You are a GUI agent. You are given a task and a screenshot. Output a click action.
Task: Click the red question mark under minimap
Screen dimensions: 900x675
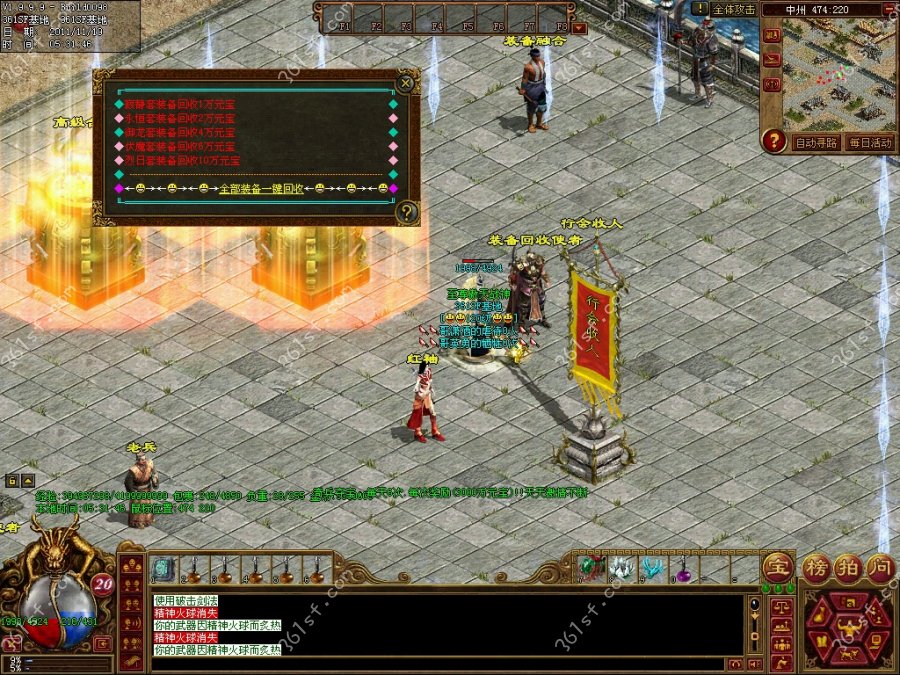[x=772, y=141]
